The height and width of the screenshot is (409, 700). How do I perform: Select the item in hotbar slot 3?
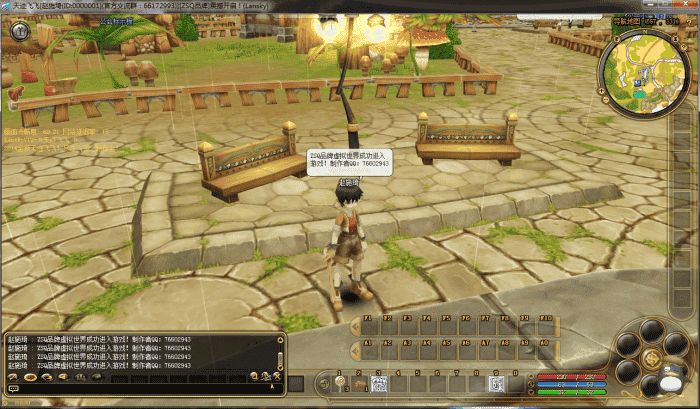click(379, 383)
